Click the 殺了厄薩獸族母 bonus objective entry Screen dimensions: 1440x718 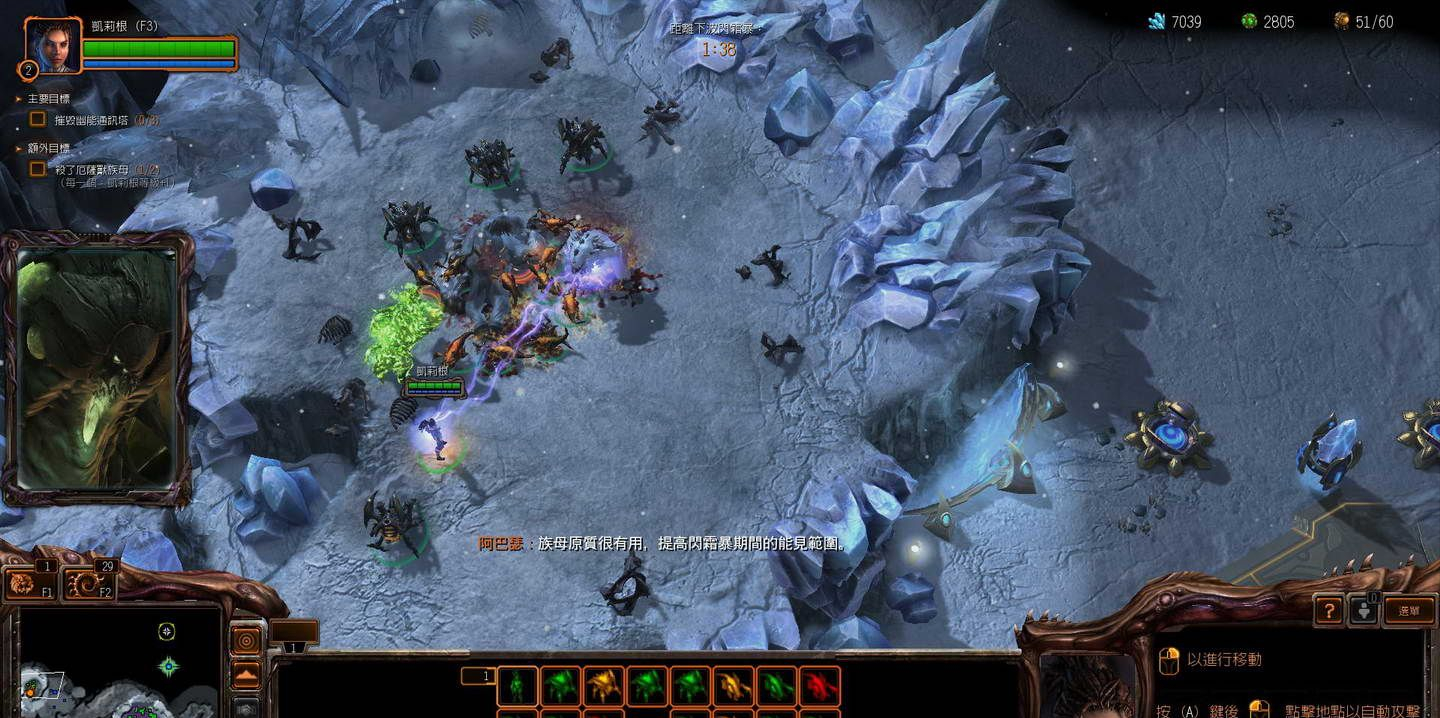tap(105, 170)
